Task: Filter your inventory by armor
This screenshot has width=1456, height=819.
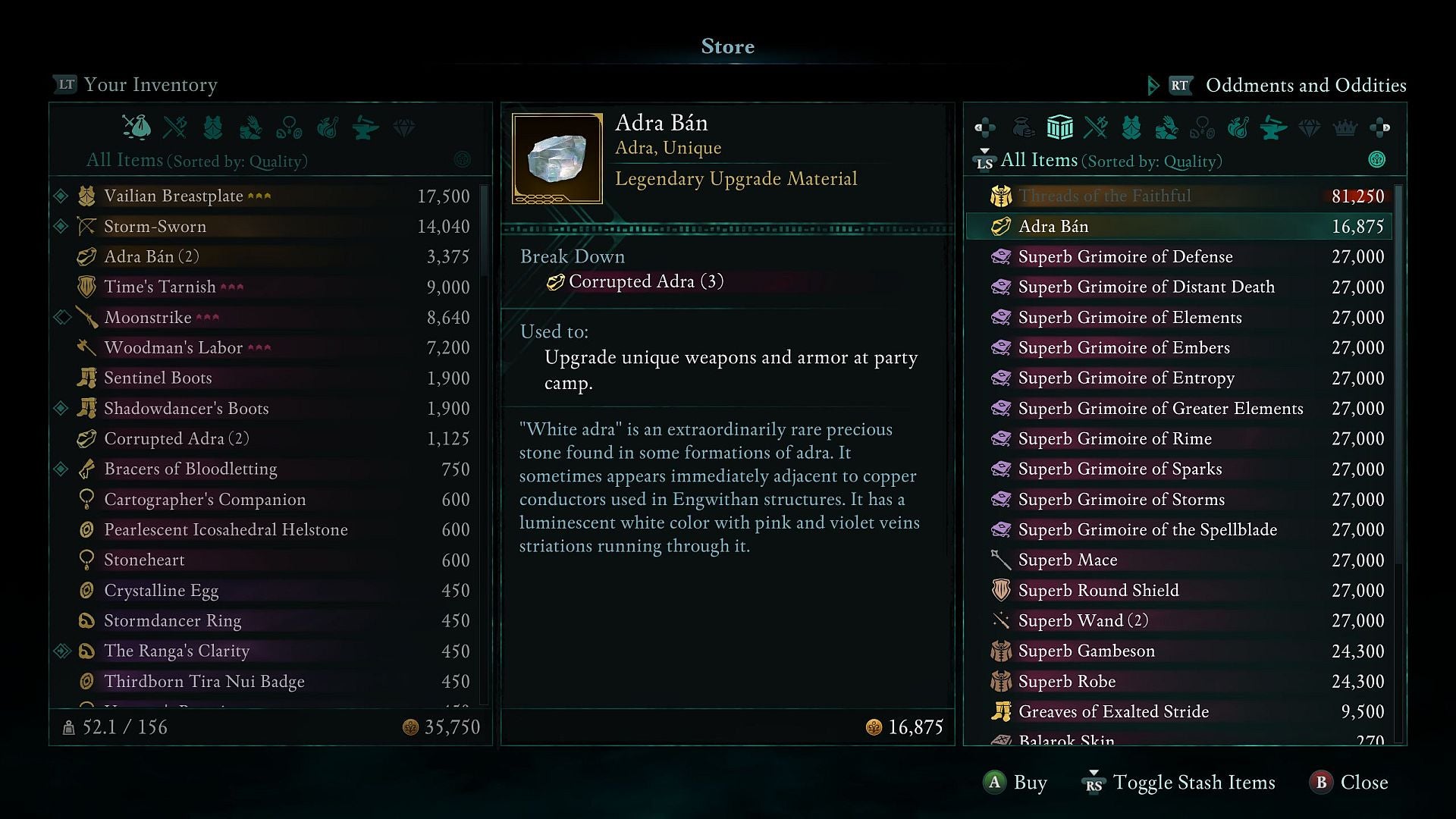Action: [213, 127]
